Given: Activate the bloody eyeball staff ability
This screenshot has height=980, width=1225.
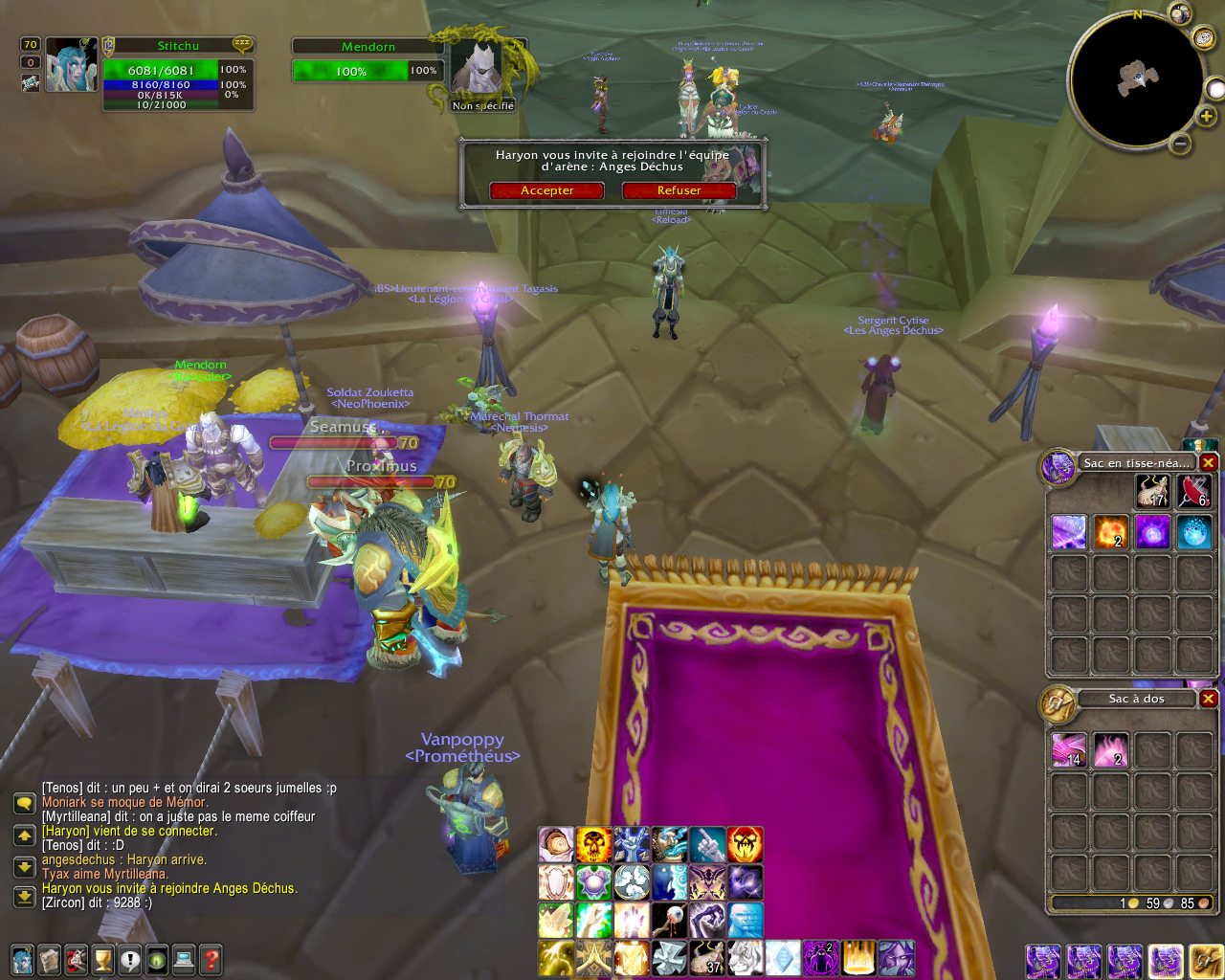Looking at the screenshot, I should click(x=669, y=921).
